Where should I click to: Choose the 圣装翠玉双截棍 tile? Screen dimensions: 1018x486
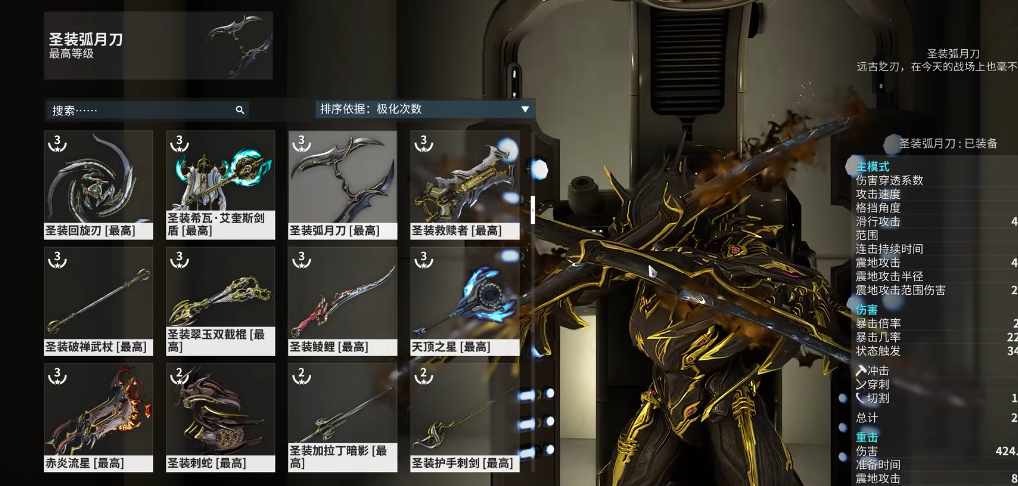[220, 299]
